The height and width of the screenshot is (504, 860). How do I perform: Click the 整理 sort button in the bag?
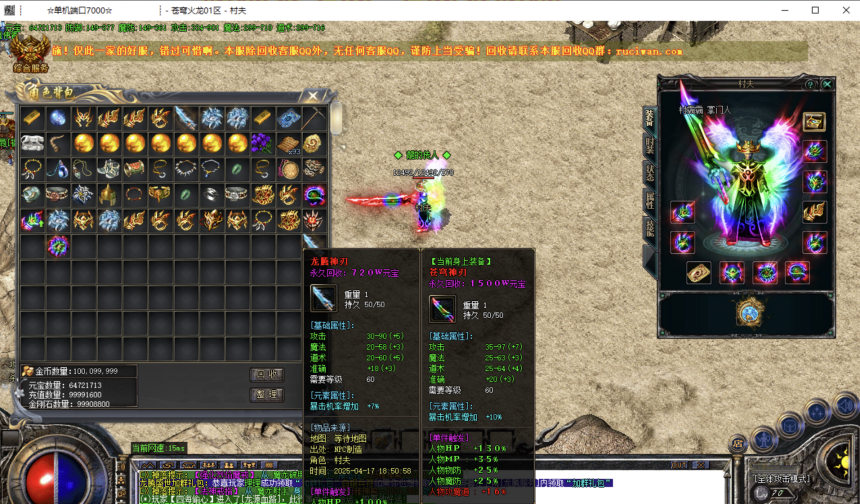(265, 395)
